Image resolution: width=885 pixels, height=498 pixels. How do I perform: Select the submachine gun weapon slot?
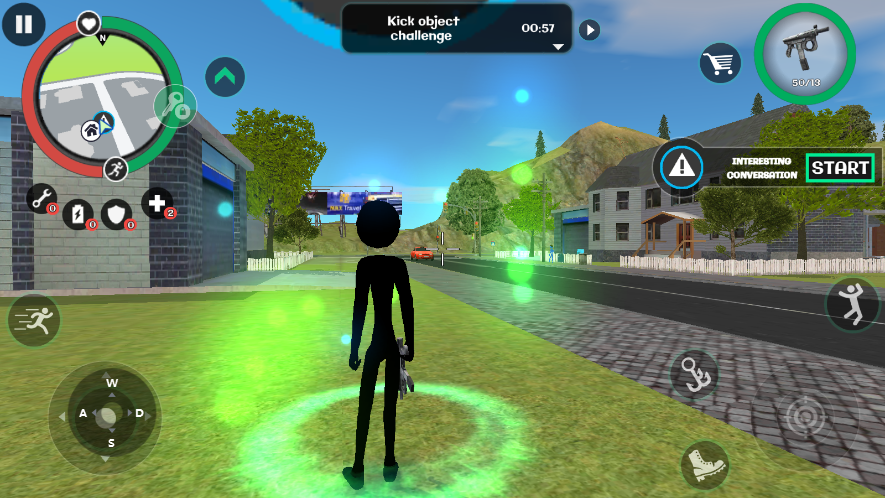(805, 52)
